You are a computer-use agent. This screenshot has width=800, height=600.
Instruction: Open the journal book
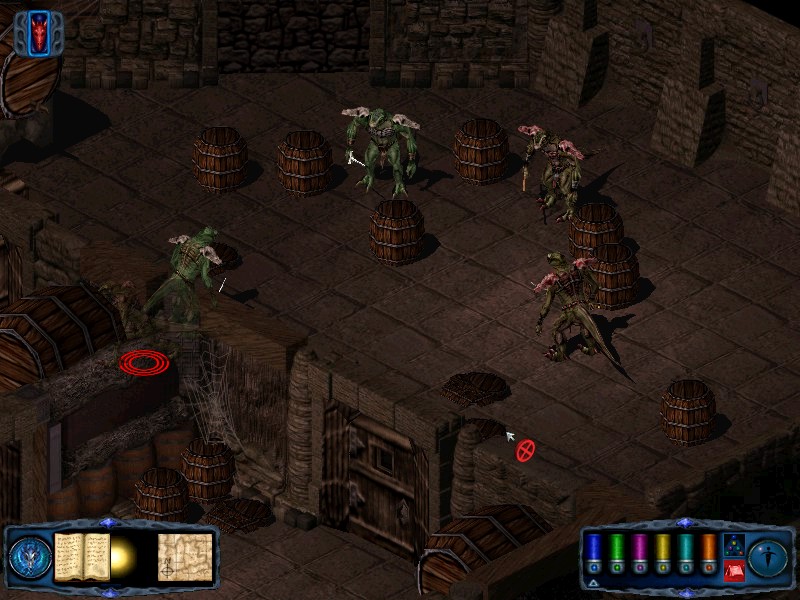[x=81, y=555]
